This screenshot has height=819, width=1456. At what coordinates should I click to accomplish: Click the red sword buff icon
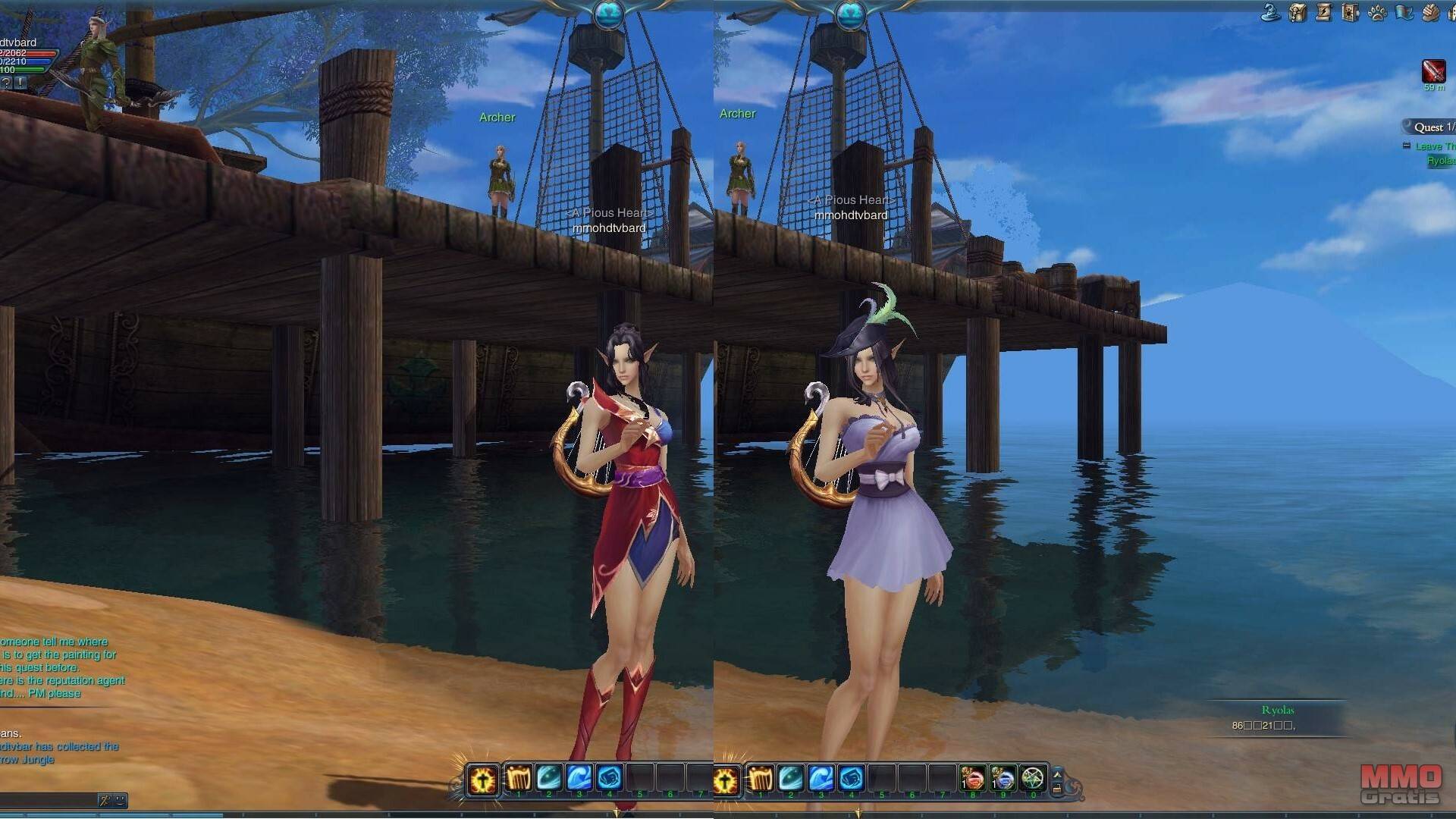pyautogui.click(x=1433, y=71)
